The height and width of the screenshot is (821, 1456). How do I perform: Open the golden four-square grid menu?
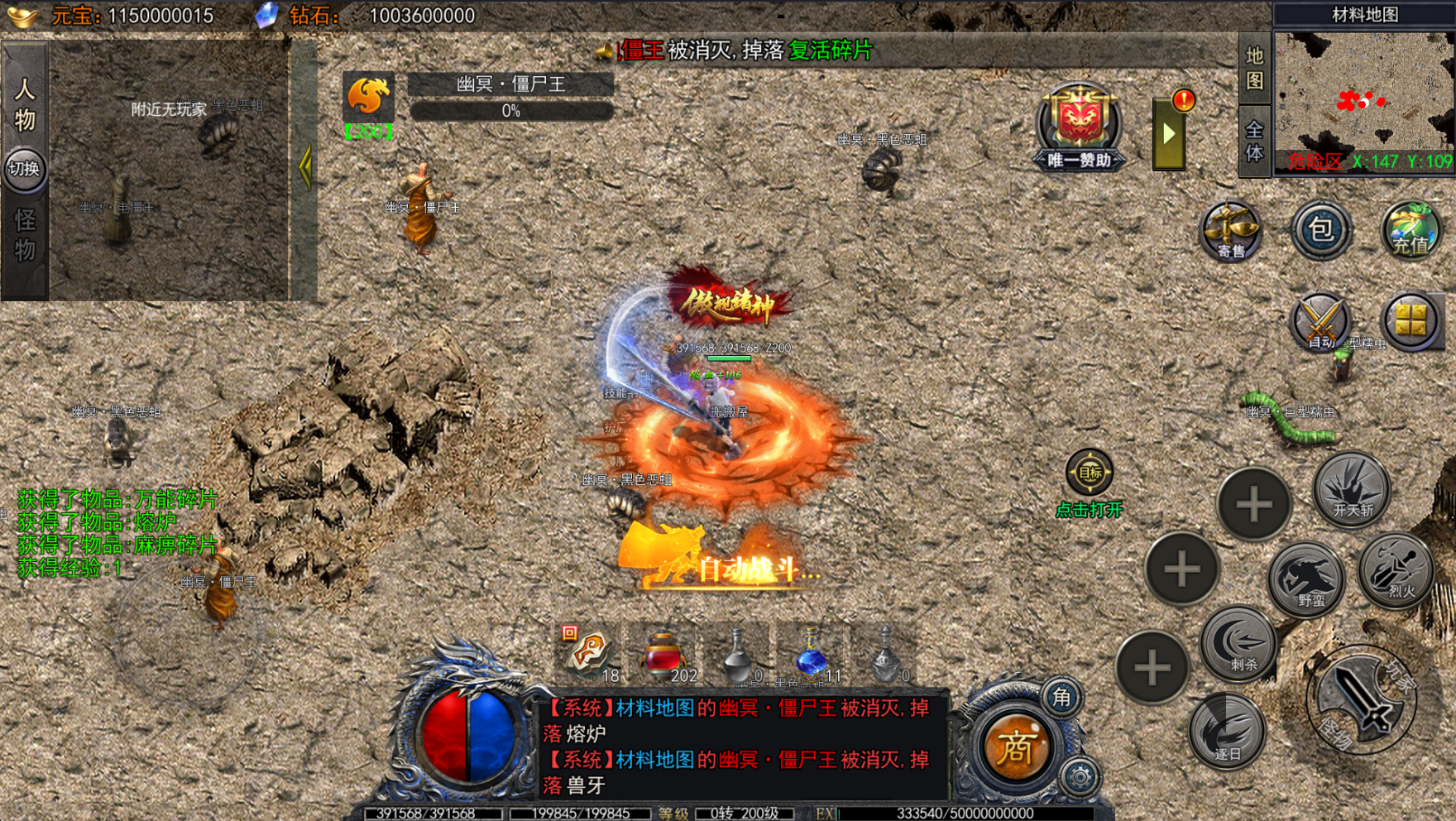[1410, 321]
